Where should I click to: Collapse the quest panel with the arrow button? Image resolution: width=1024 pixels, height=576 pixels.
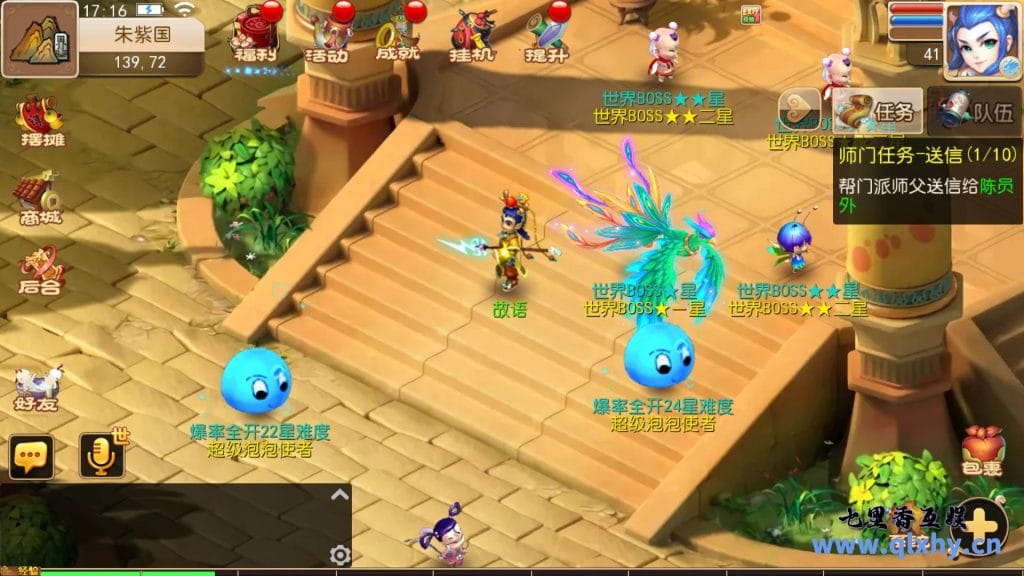(800, 110)
